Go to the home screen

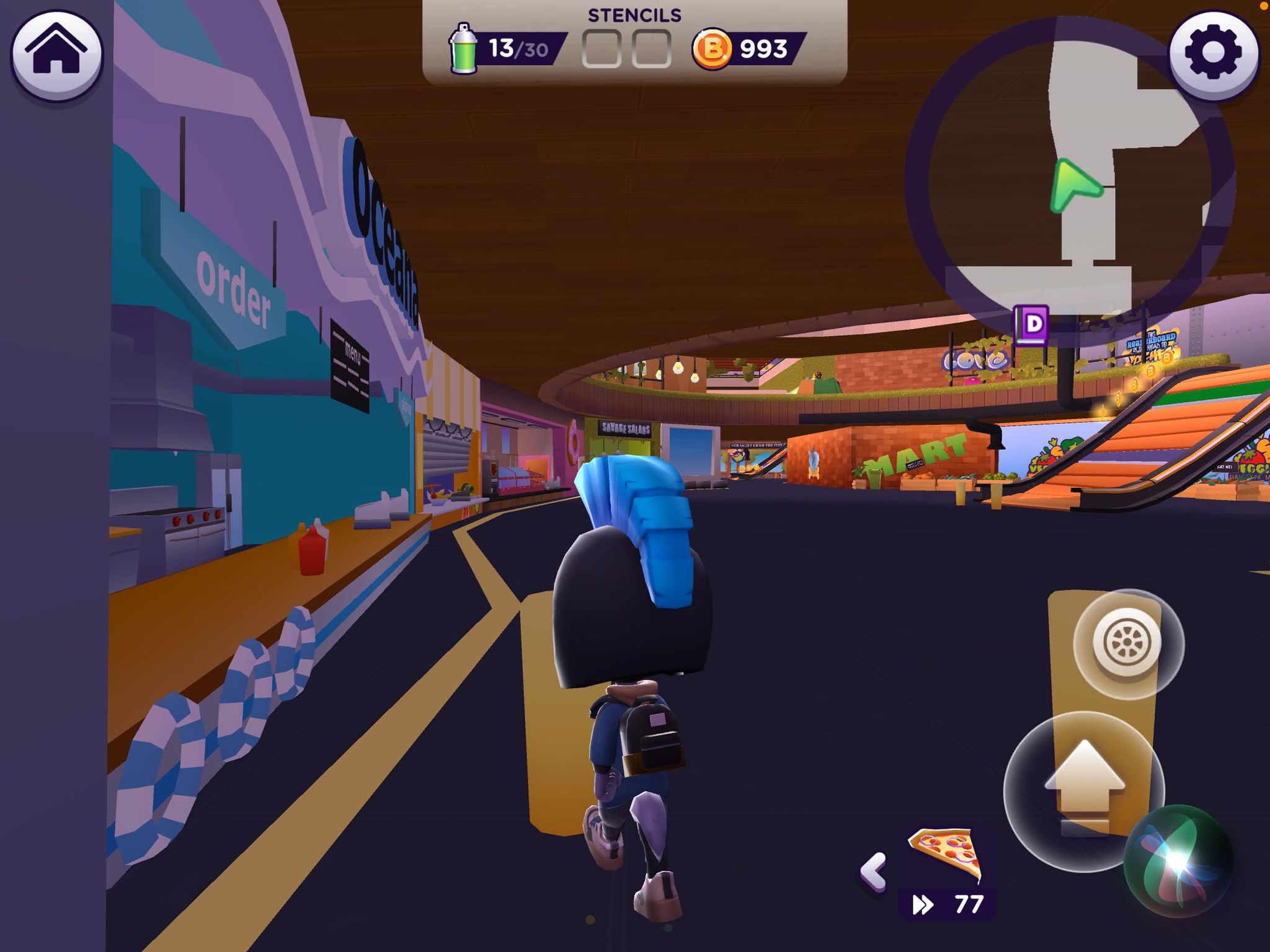57,55
